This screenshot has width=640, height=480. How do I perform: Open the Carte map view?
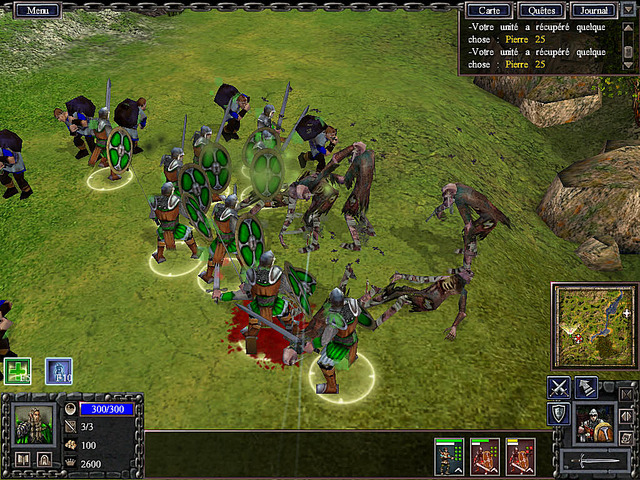pos(490,10)
